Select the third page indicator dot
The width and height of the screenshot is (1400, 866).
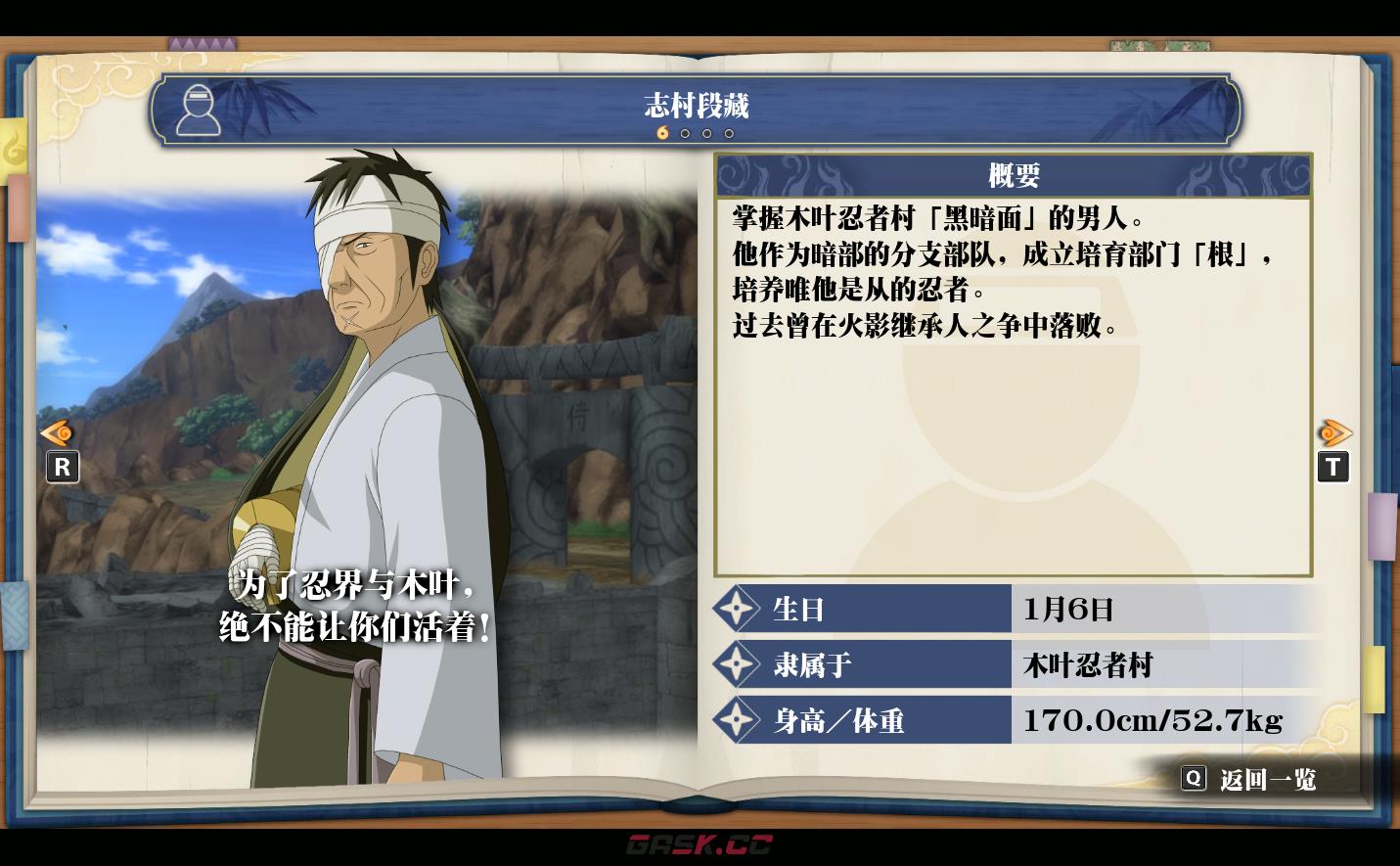(706, 133)
